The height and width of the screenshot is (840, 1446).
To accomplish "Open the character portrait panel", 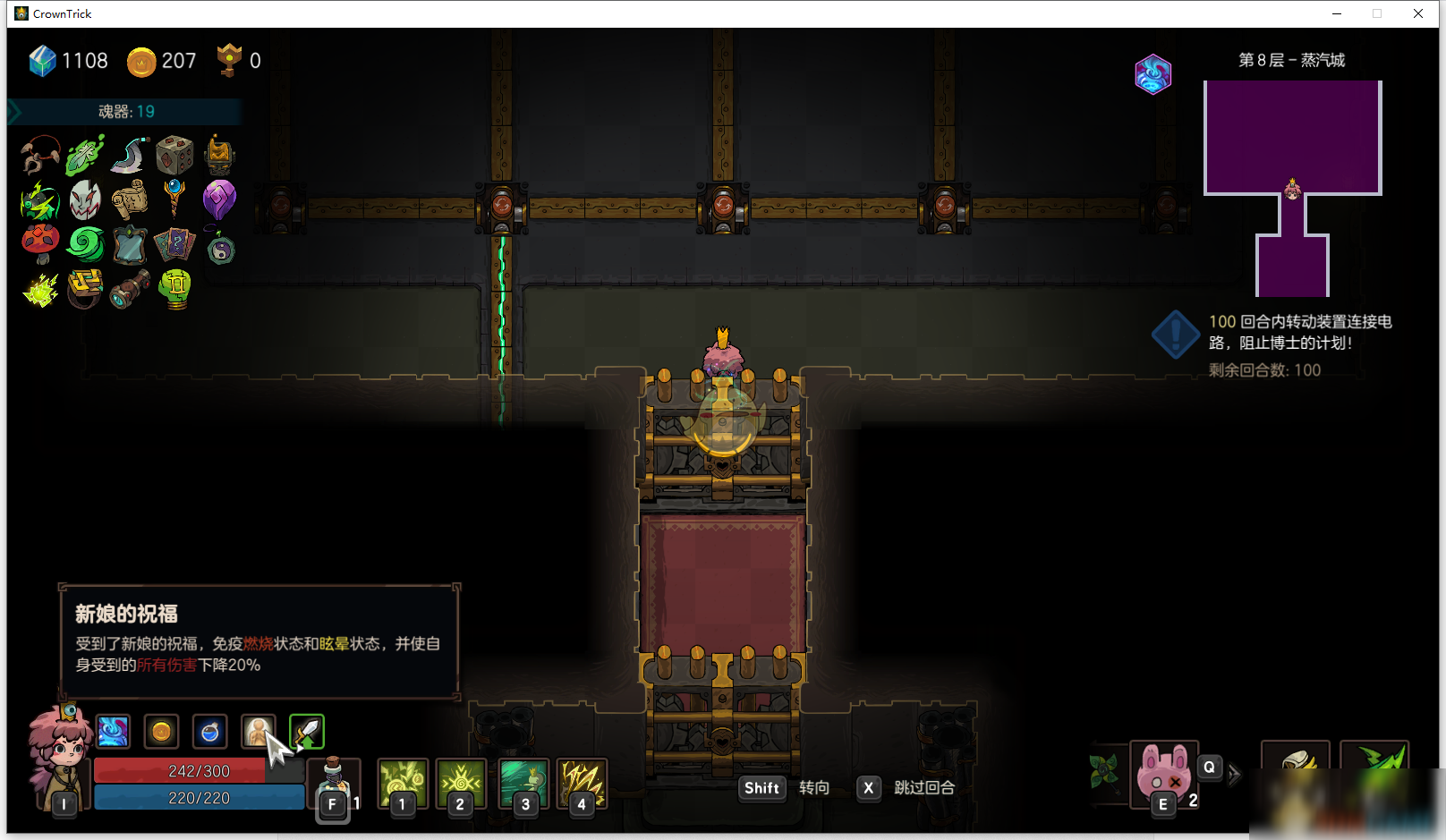I will pyautogui.click(x=58, y=754).
